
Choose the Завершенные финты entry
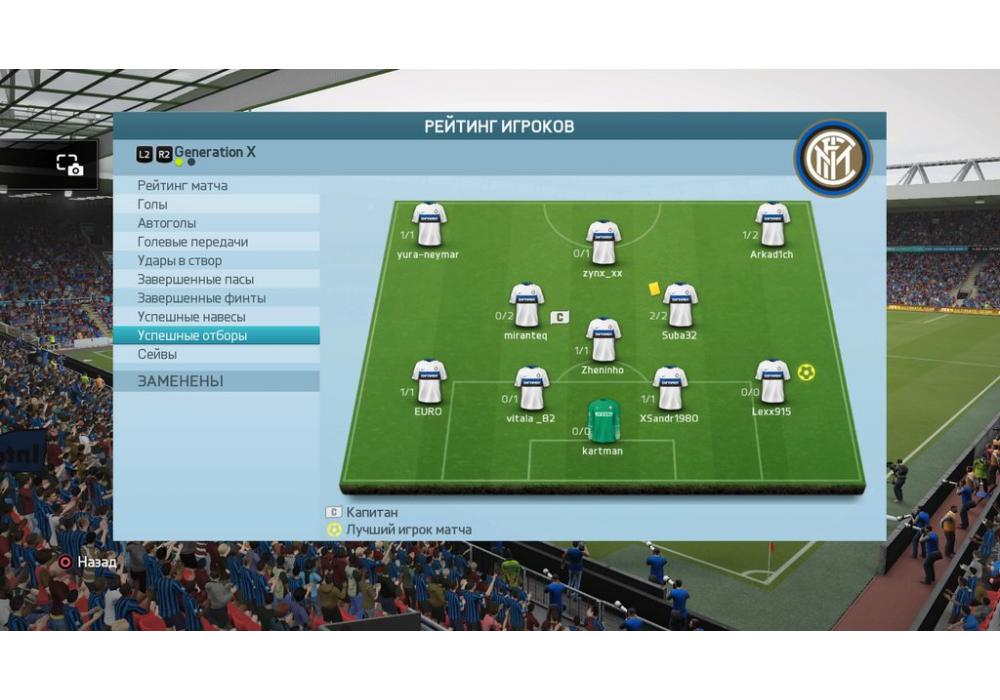(x=216, y=298)
